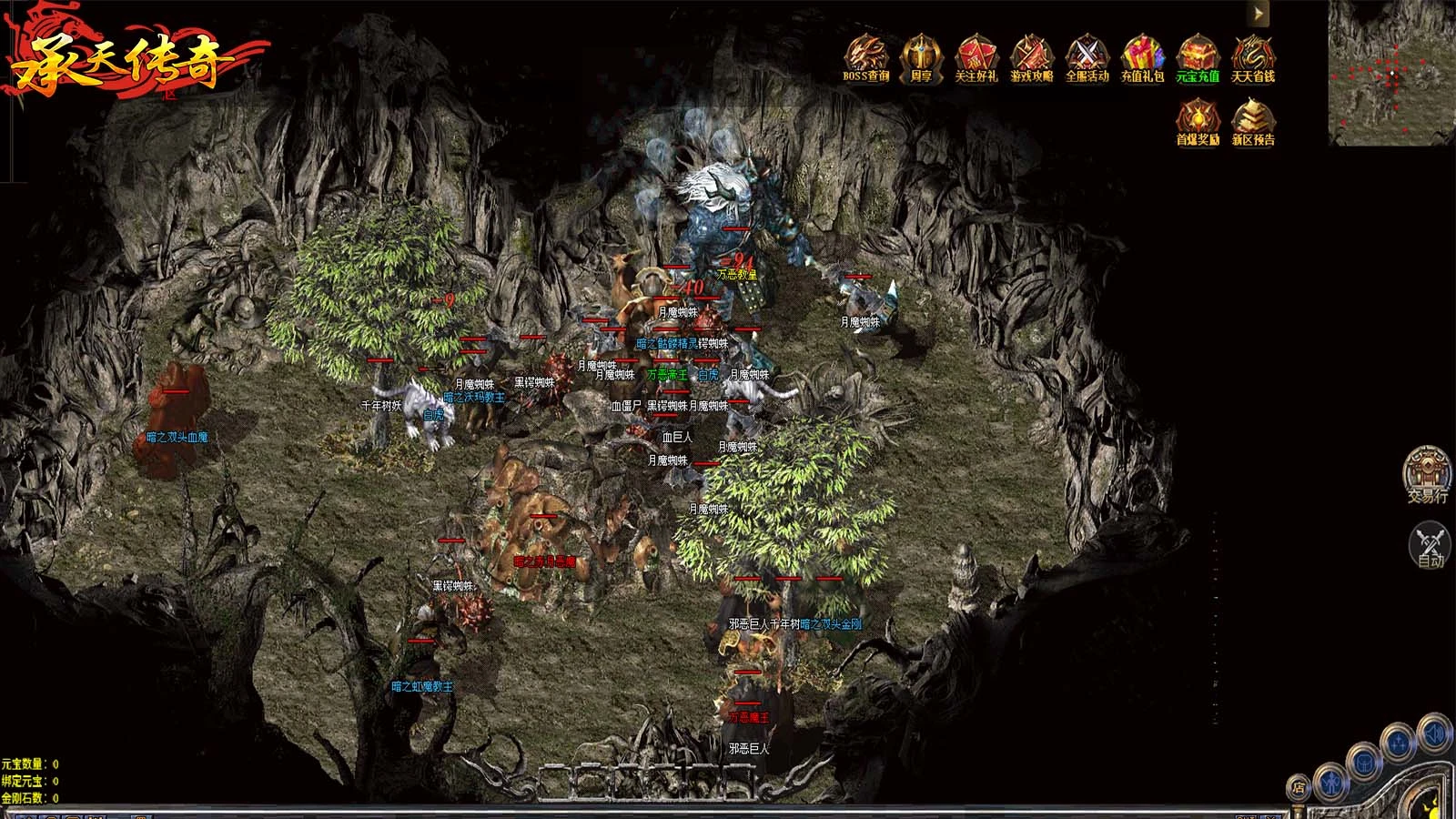Open the character figure panel button
This screenshot has width=1456, height=819.
[x=1330, y=779]
